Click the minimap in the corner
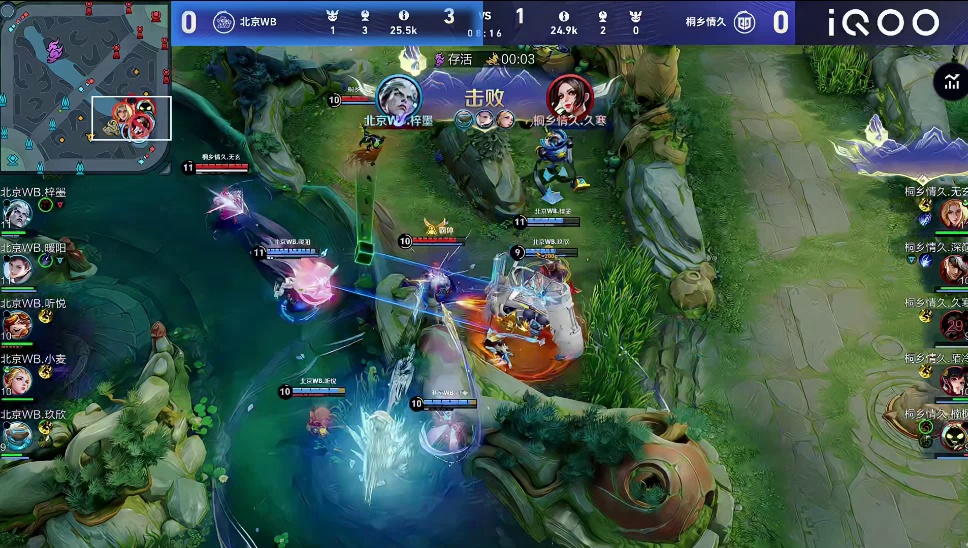 click(86, 86)
